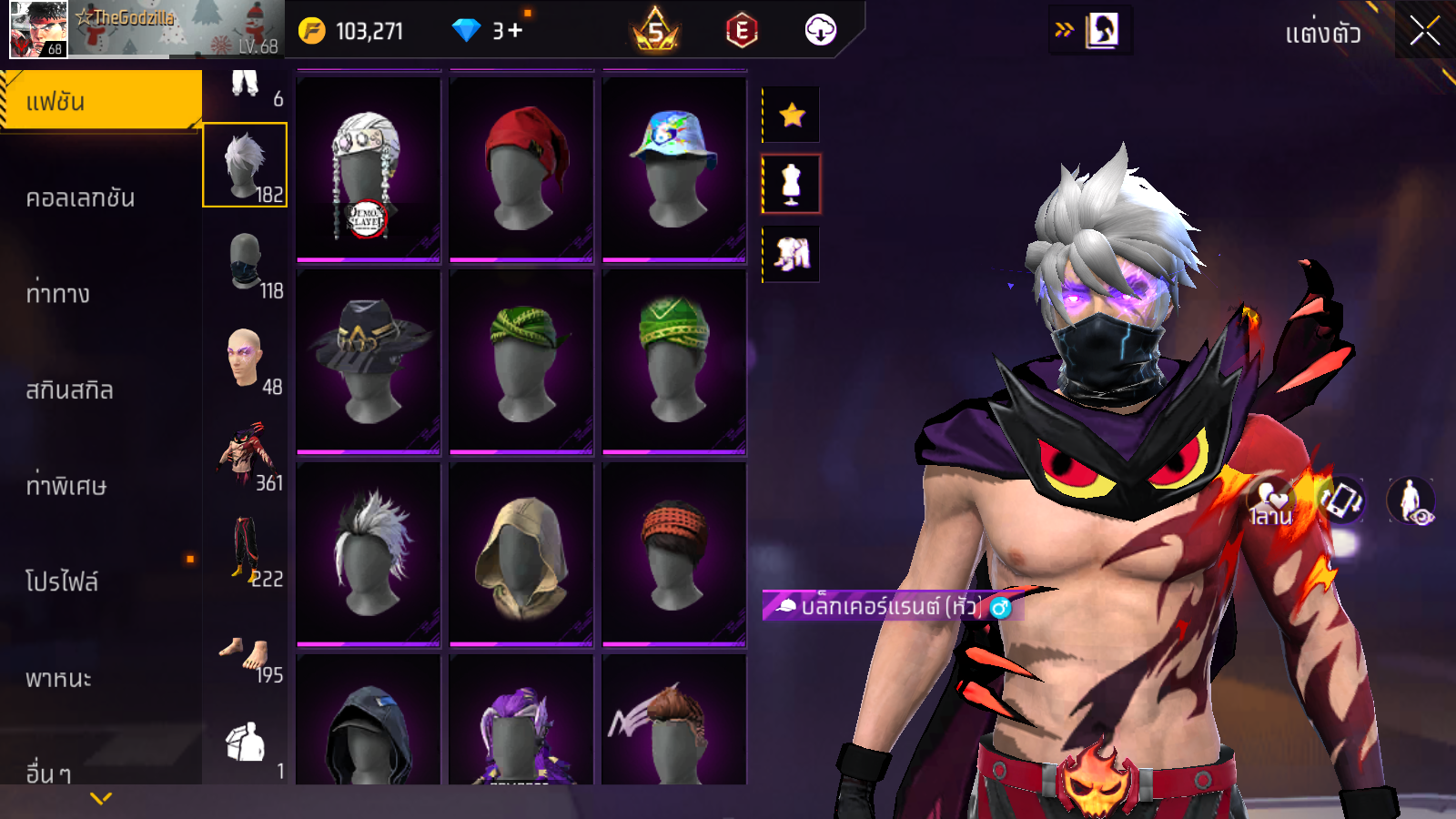The image size is (1456, 819).
Task: Select the แฟชั่น fashion tab
Action: (x=100, y=101)
